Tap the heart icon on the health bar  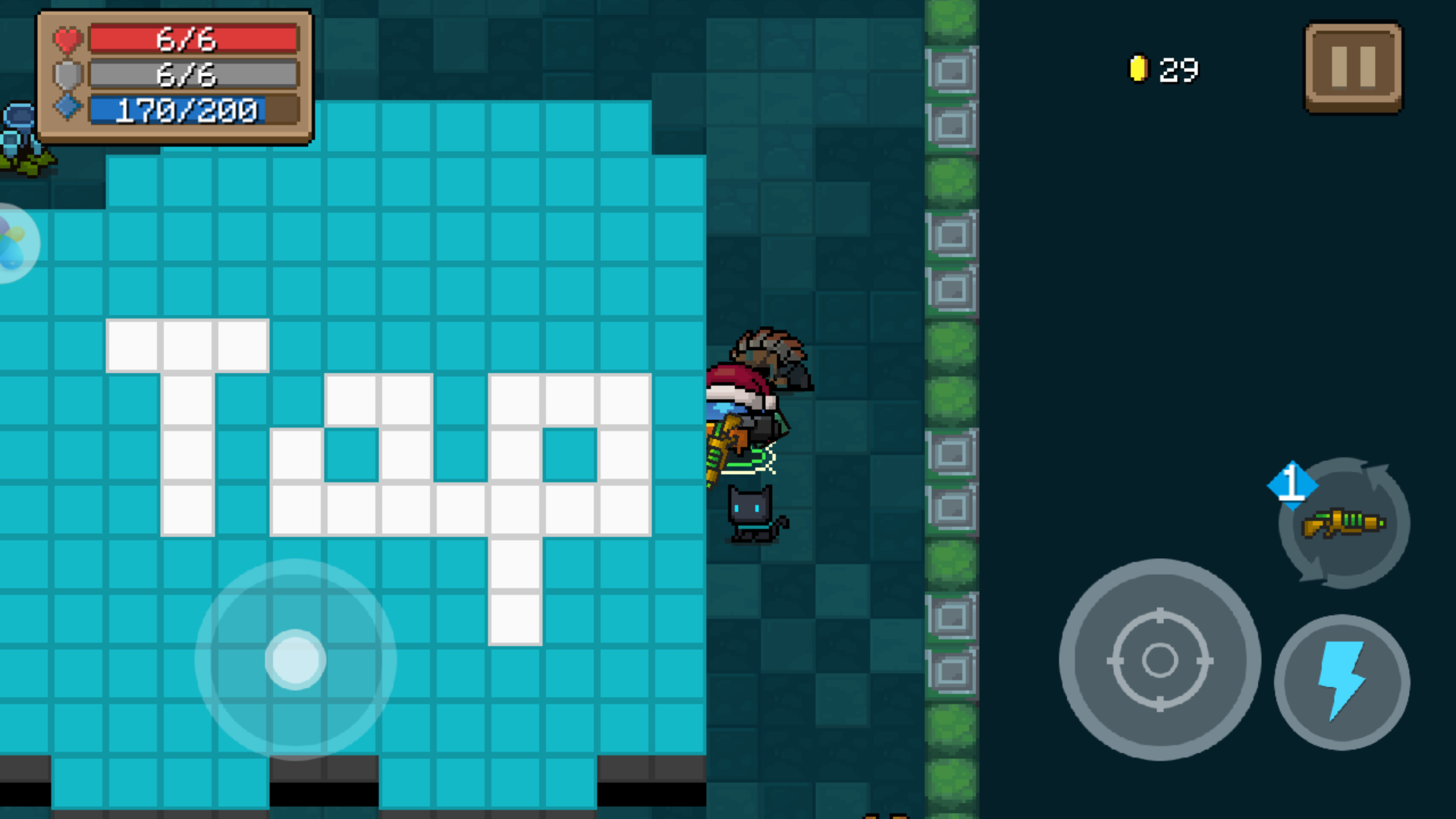(x=67, y=39)
